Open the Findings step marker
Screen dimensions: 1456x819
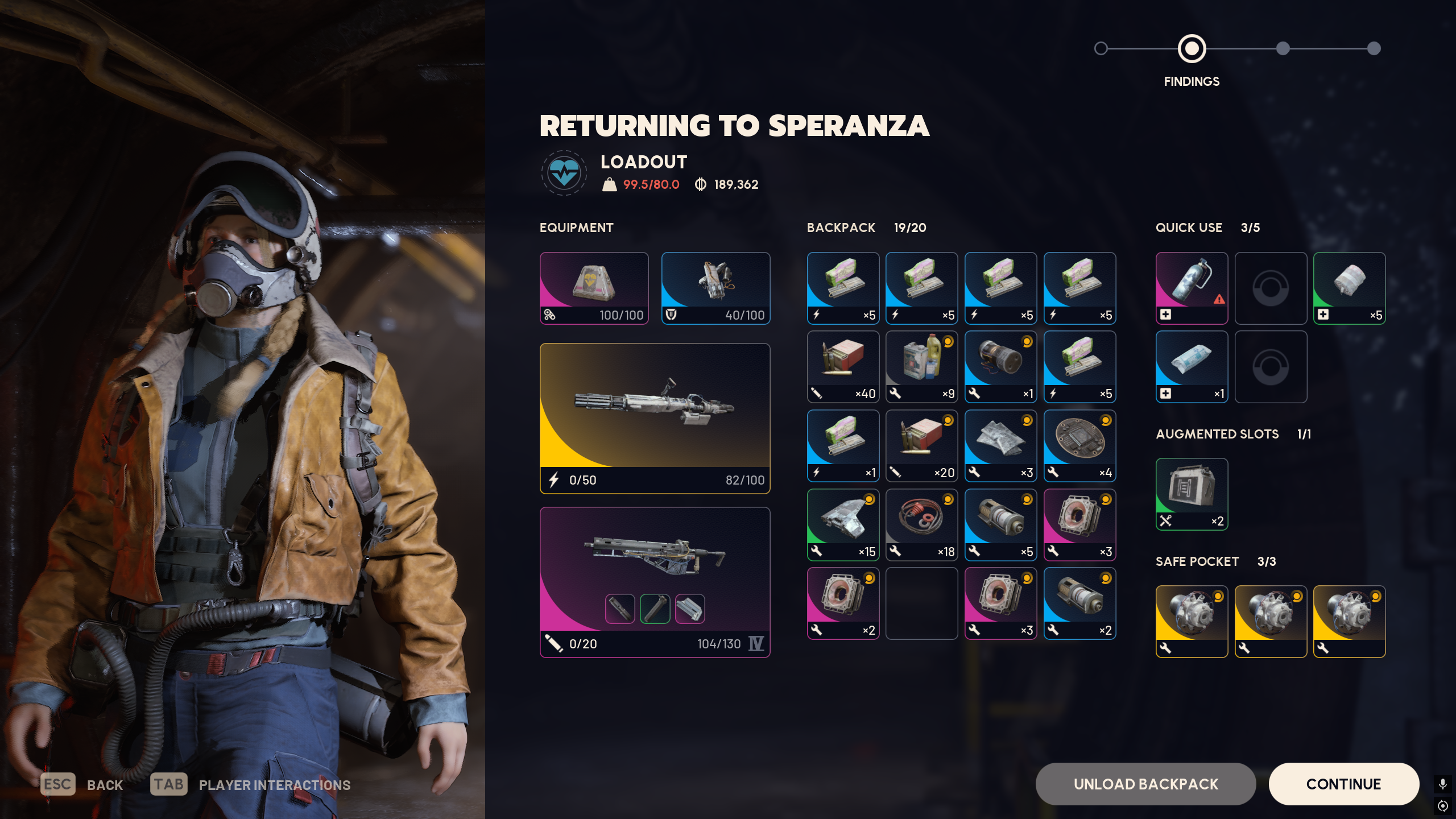(x=1192, y=48)
